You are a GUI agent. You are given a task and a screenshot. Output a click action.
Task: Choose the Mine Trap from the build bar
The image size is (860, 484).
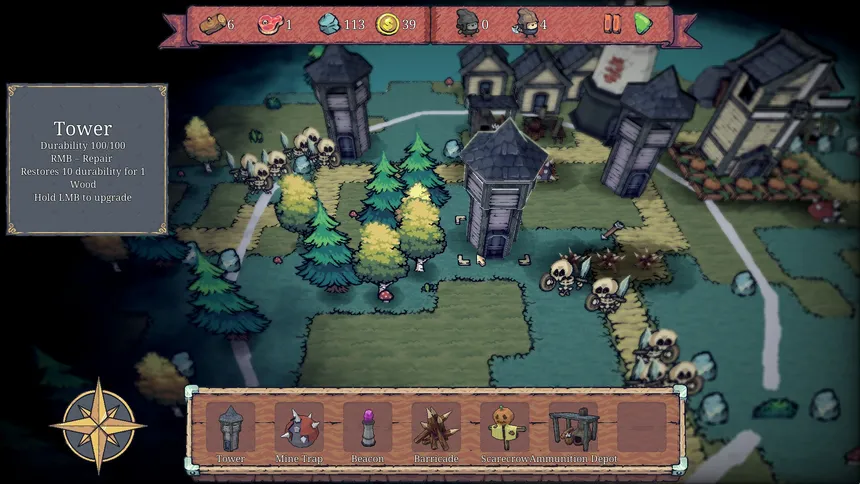(299, 427)
